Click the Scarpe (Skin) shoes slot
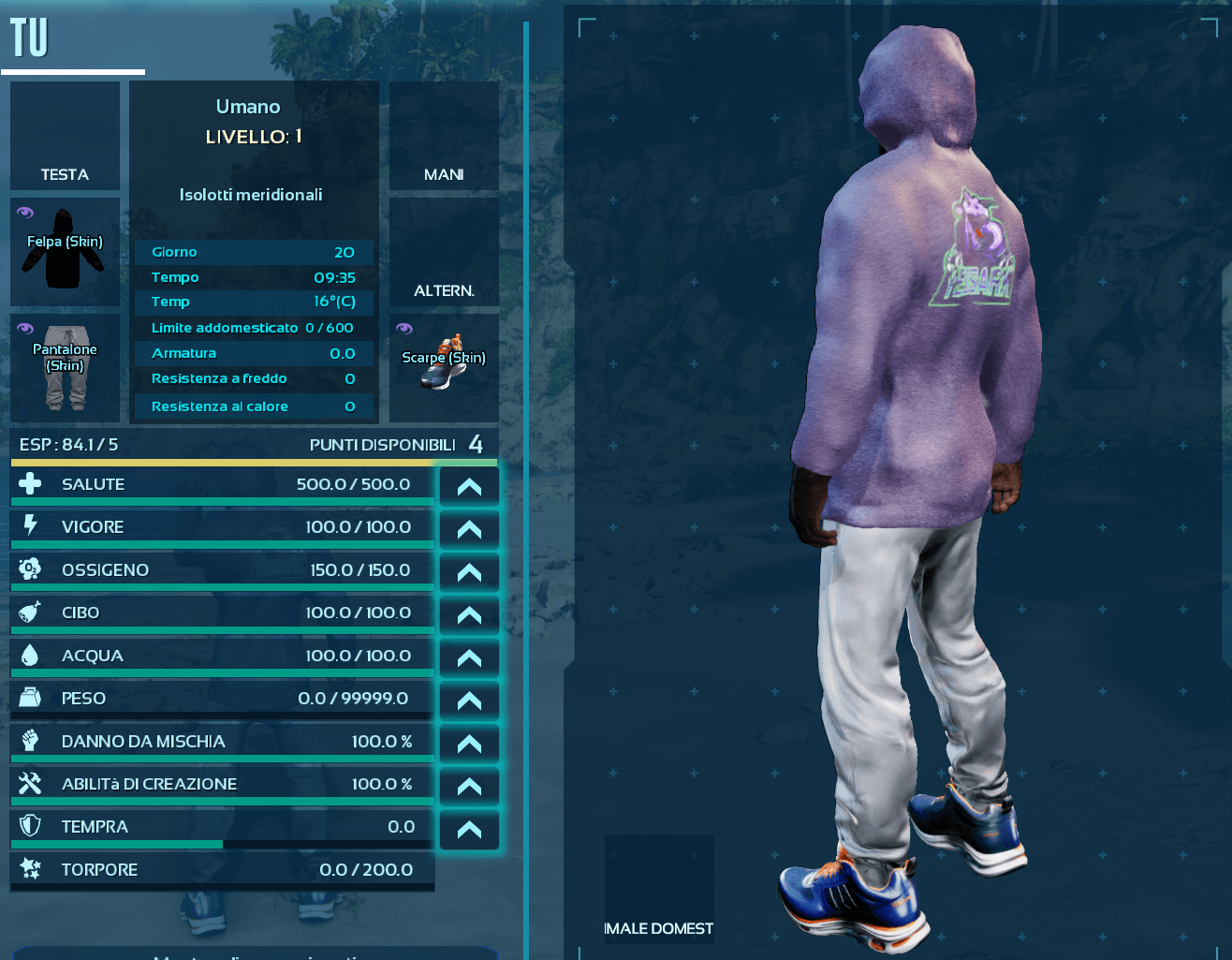 click(444, 368)
